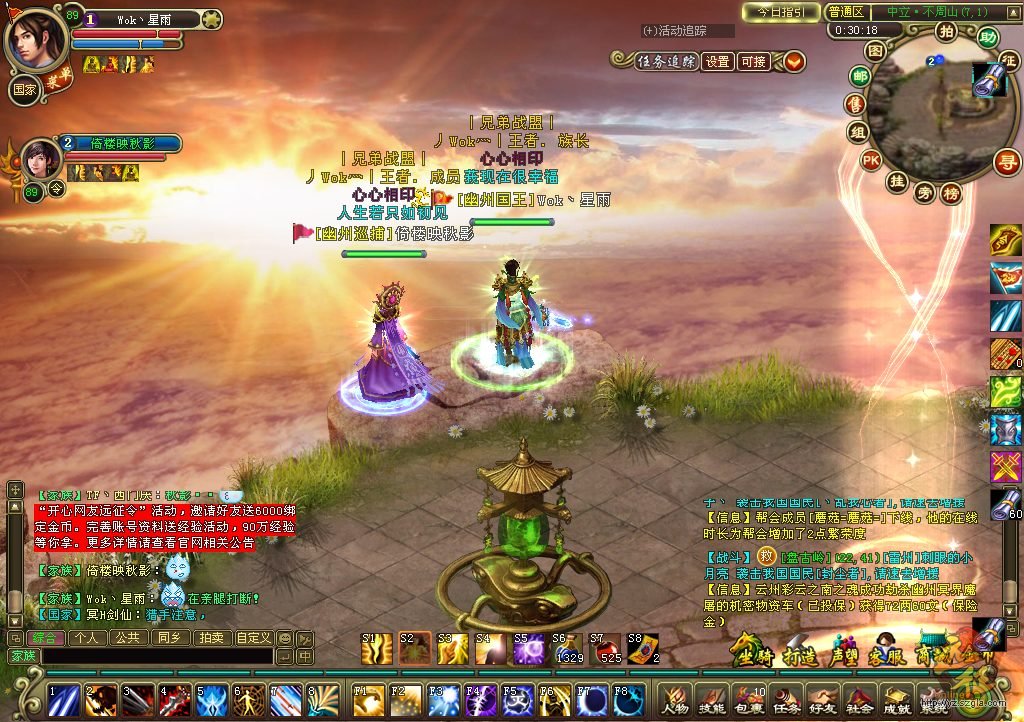Screen dimensions: 1024x722
Task: Open the chat emoticon smiley button
Action: click(284, 637)
